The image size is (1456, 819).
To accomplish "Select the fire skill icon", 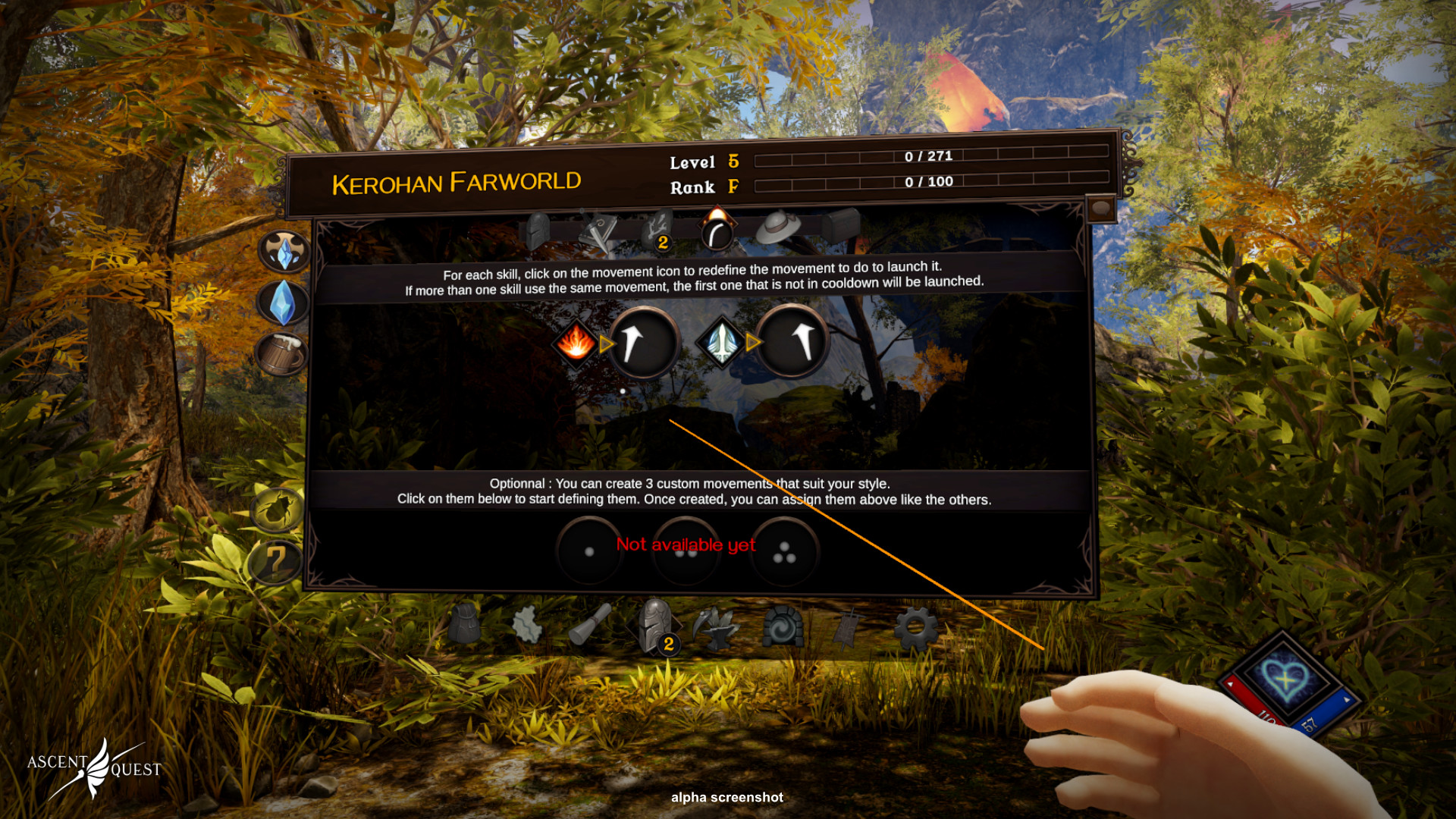I will 576,343.
